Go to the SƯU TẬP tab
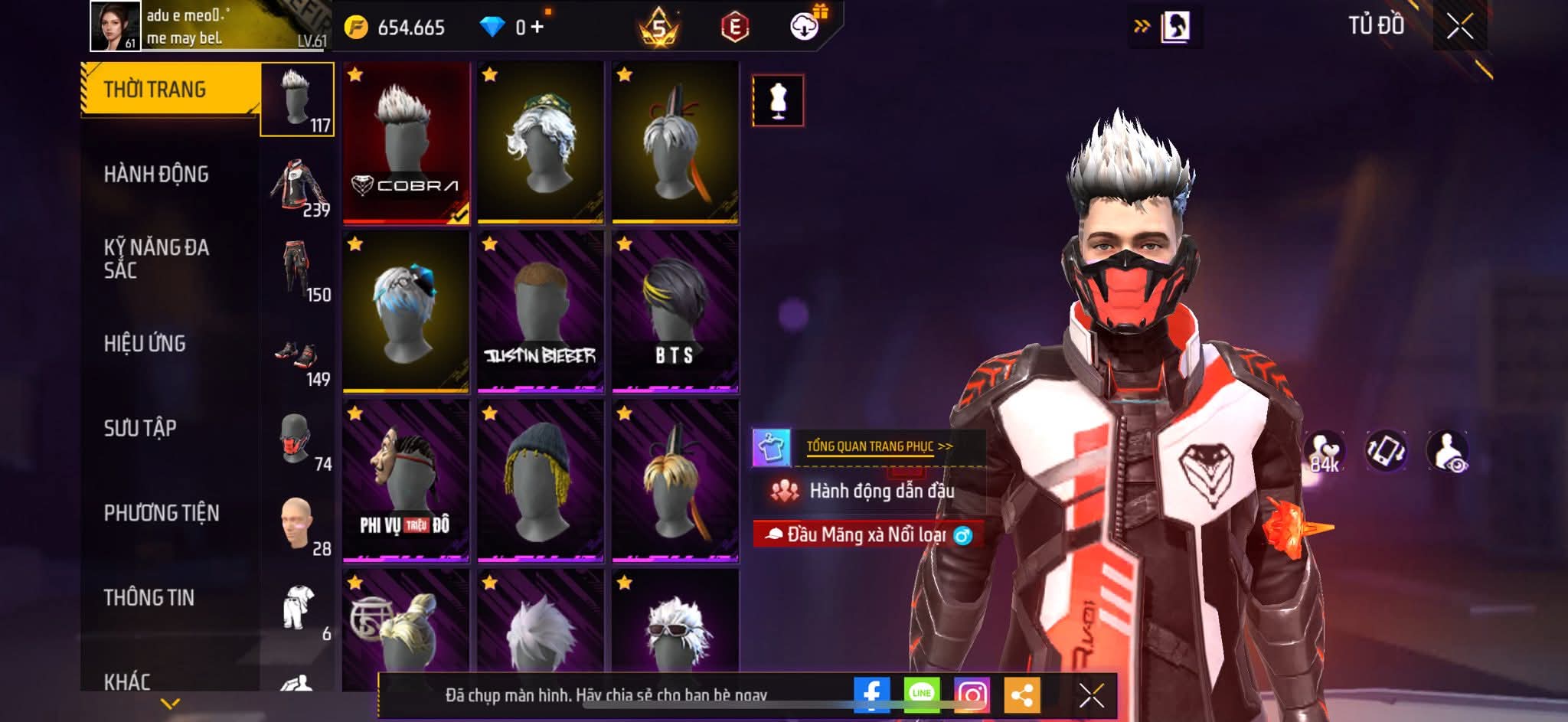The image size is (1568, 722). coord(140,428)
